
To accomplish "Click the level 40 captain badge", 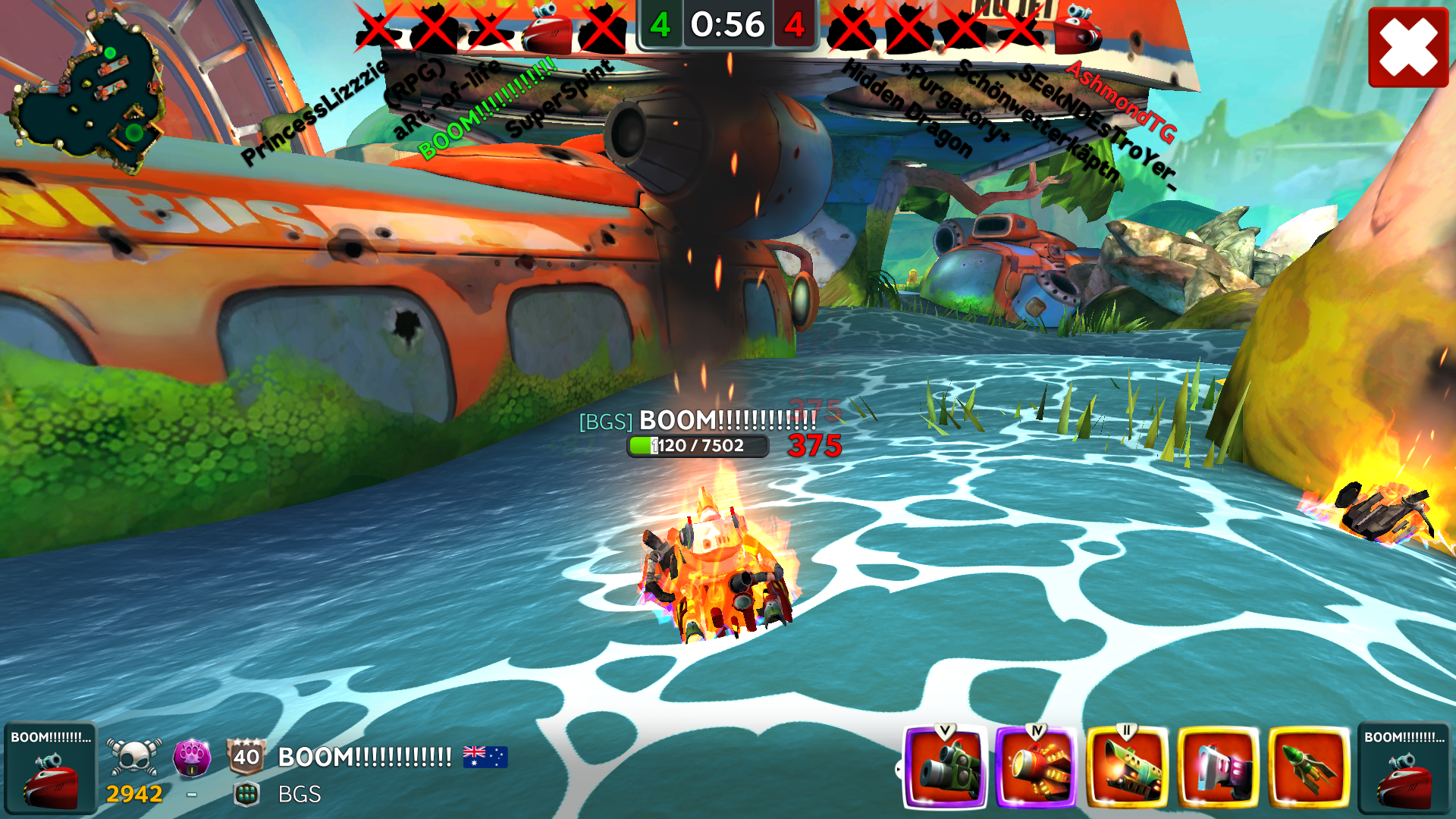I will coord(246,756).
